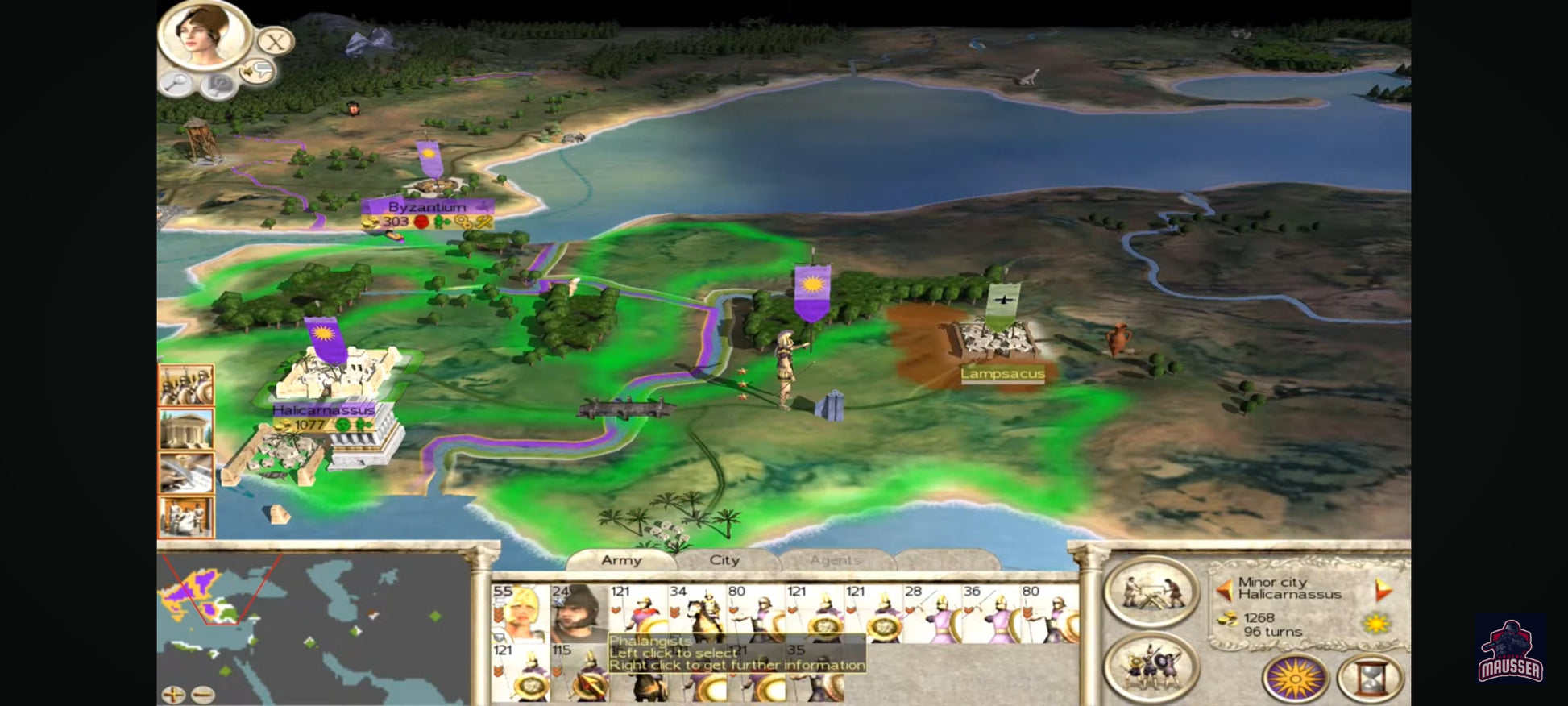The height and width of the screenshot is (706, 1568).
Task: Zoom out the minimap with minus button
Action: click(x=203, y=693)
